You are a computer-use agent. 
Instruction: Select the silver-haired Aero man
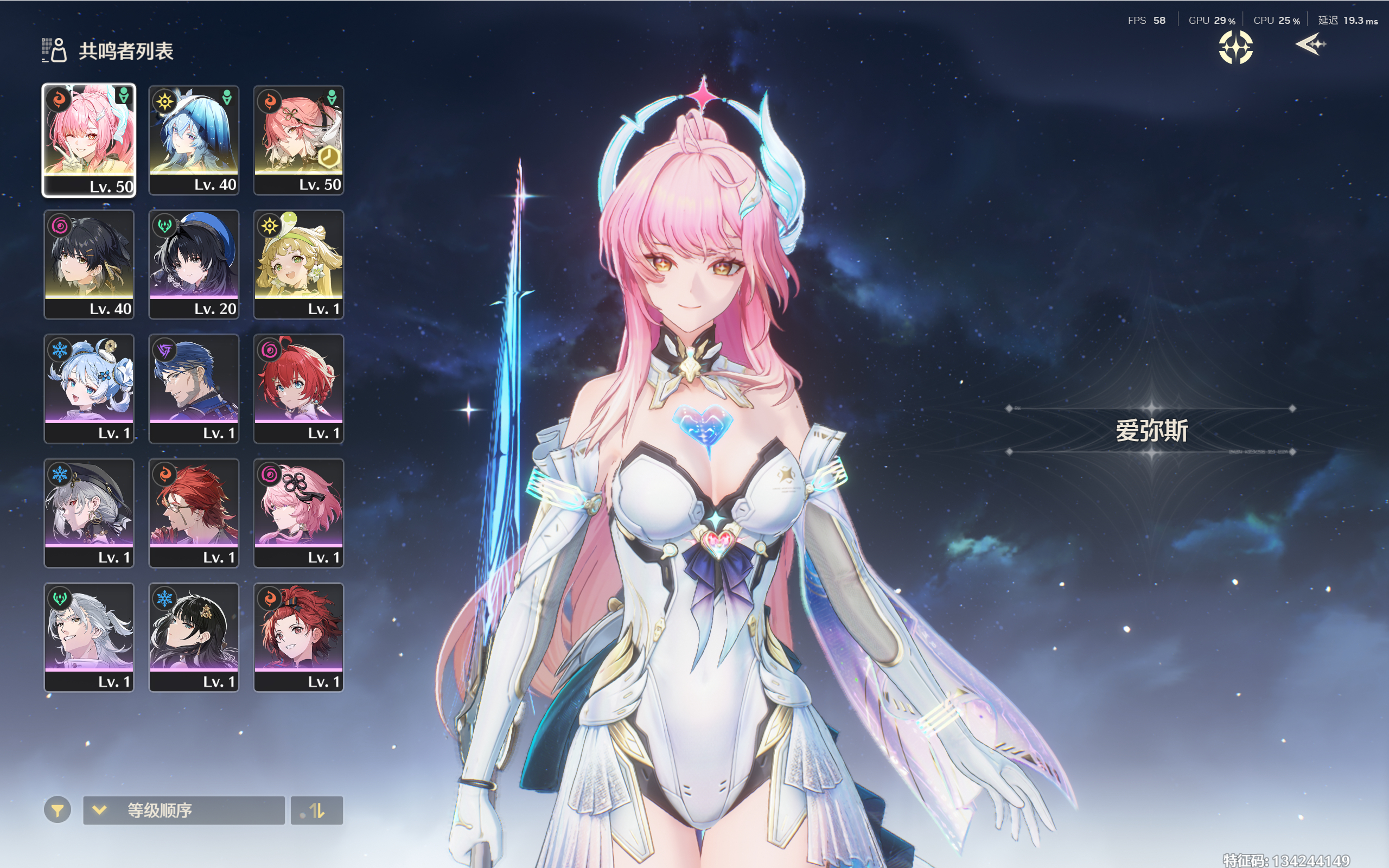(x=89, y=637)
